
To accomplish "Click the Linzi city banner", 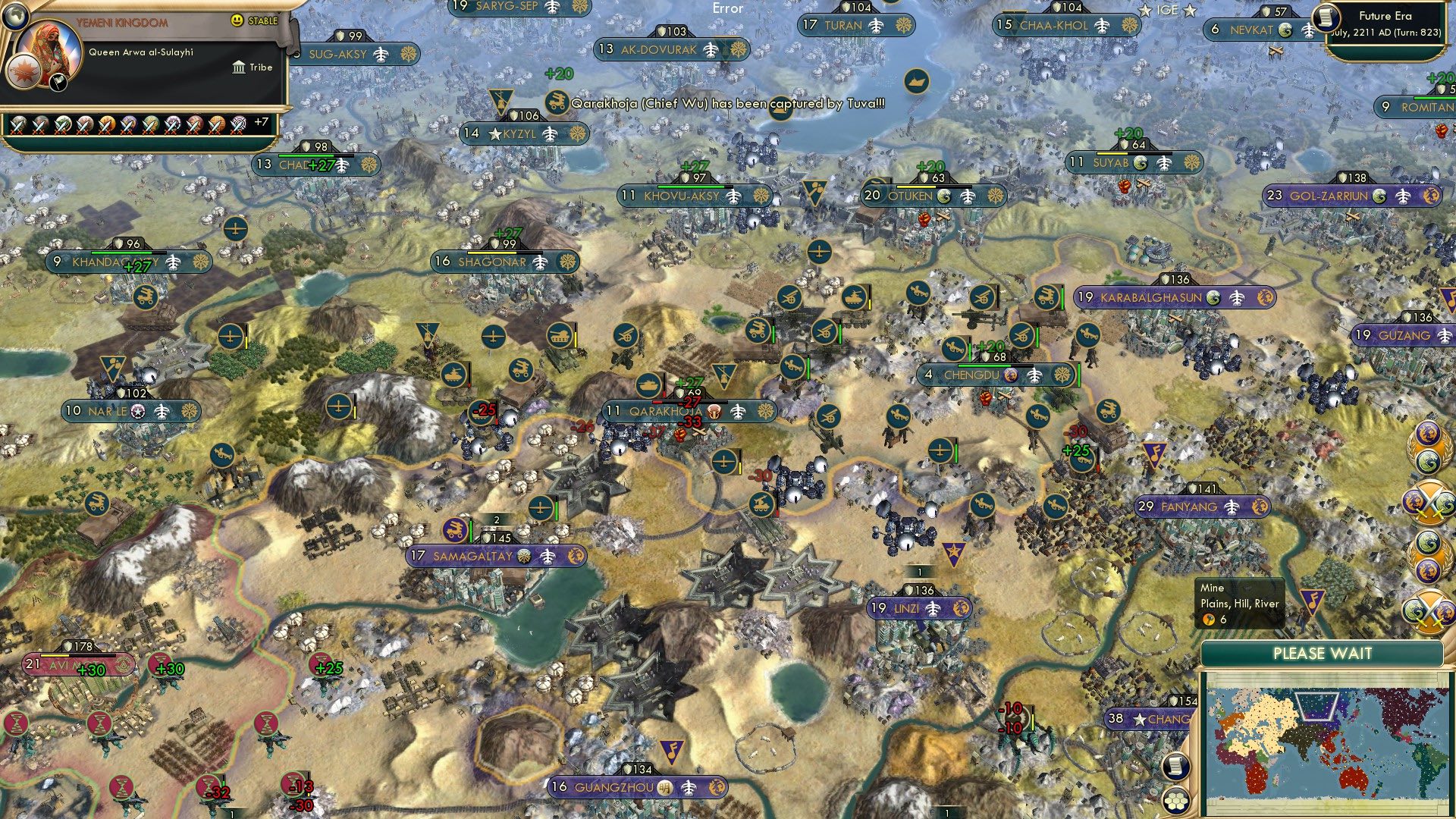I will click(920, 607).
